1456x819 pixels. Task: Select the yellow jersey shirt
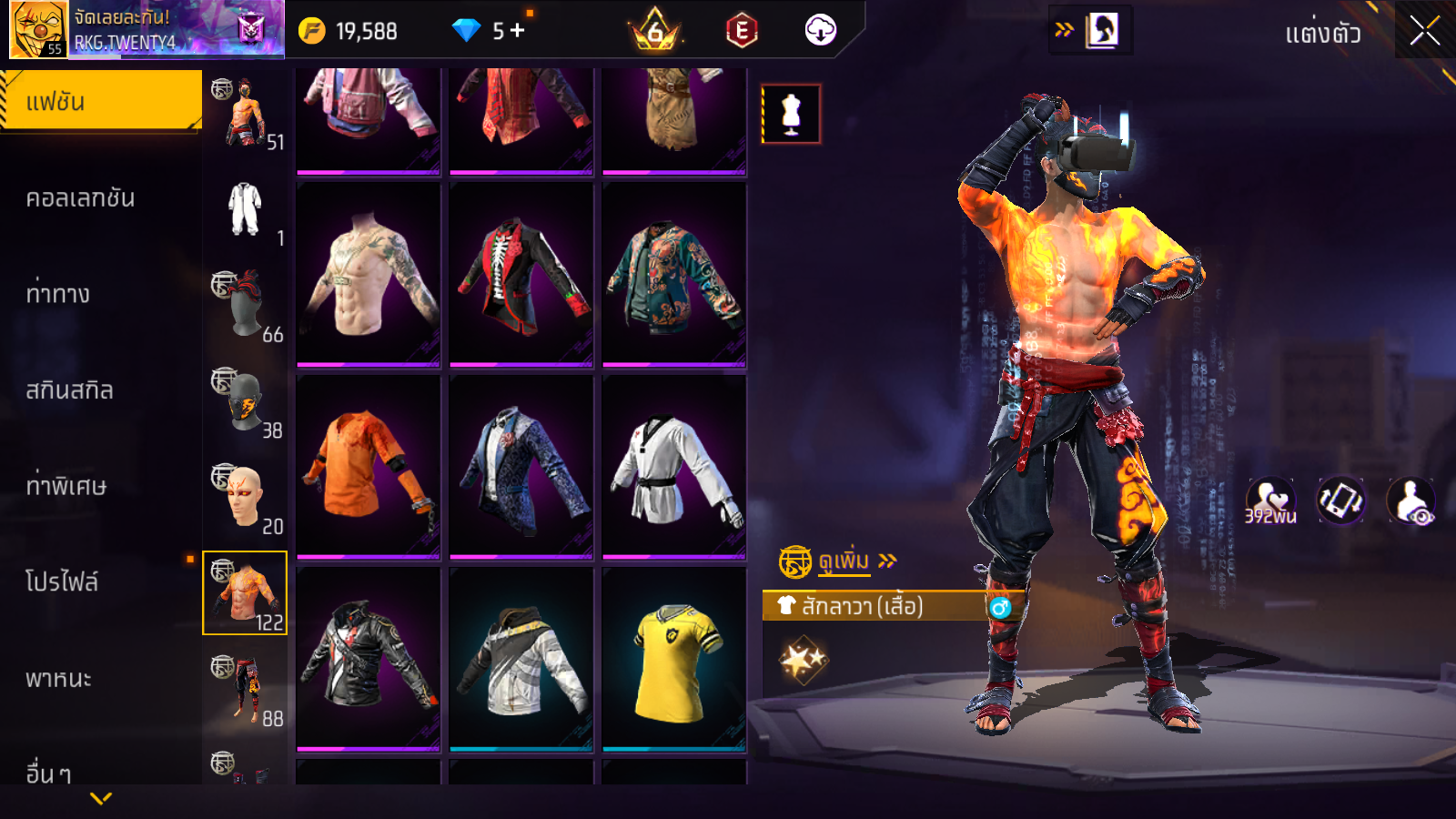click(x=674, y=660)
